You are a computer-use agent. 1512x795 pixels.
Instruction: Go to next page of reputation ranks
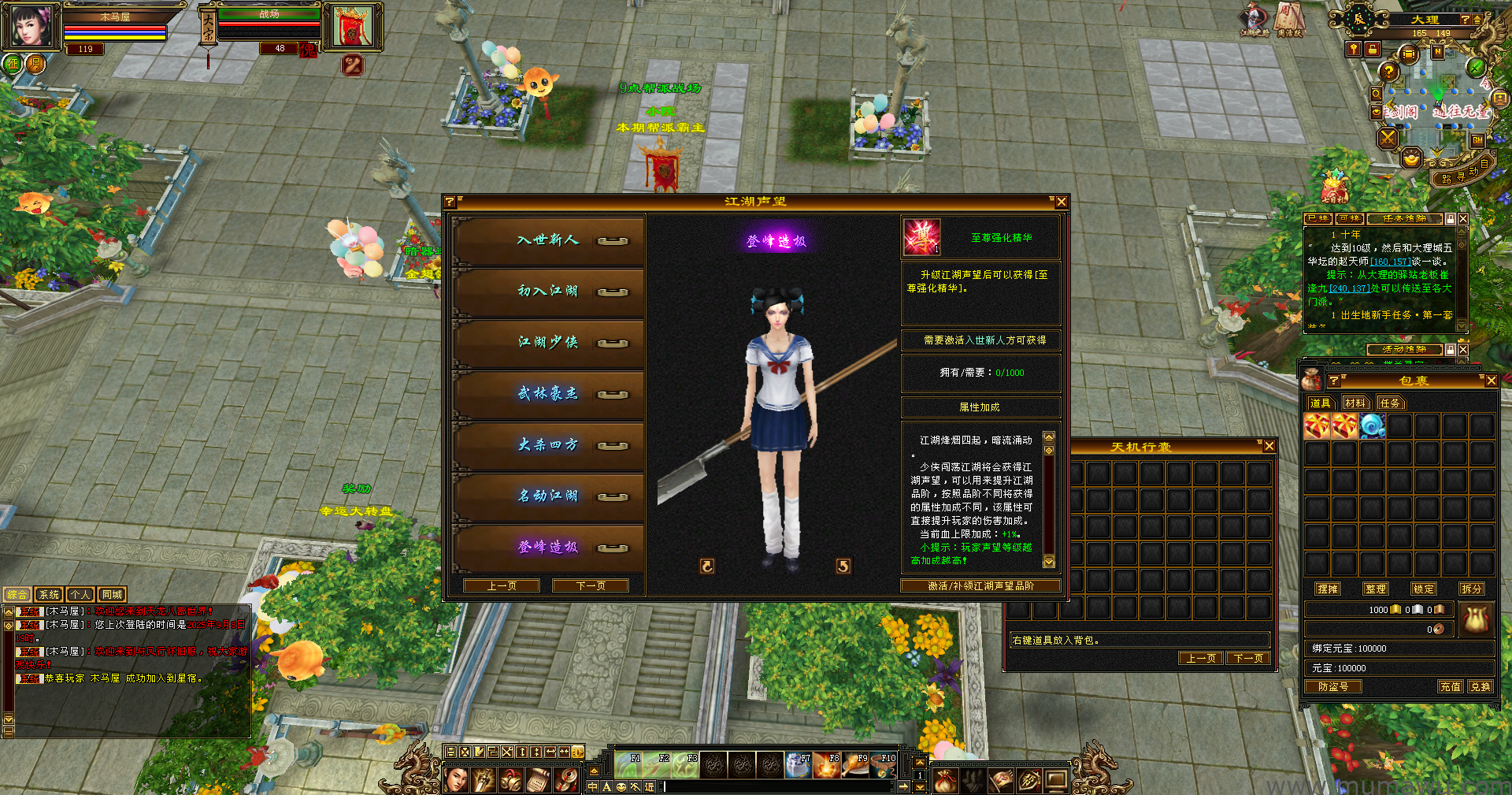(x=591, y=586)
